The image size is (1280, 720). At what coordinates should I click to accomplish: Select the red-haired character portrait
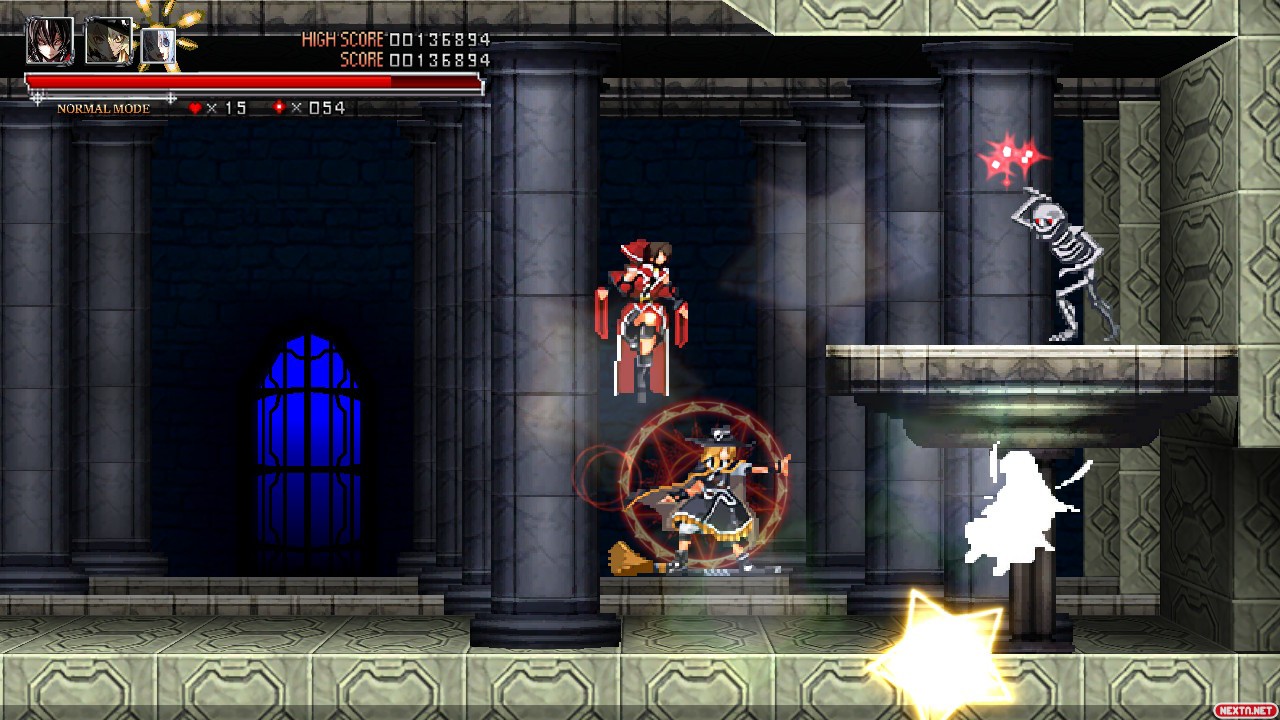tap(49, 41)
